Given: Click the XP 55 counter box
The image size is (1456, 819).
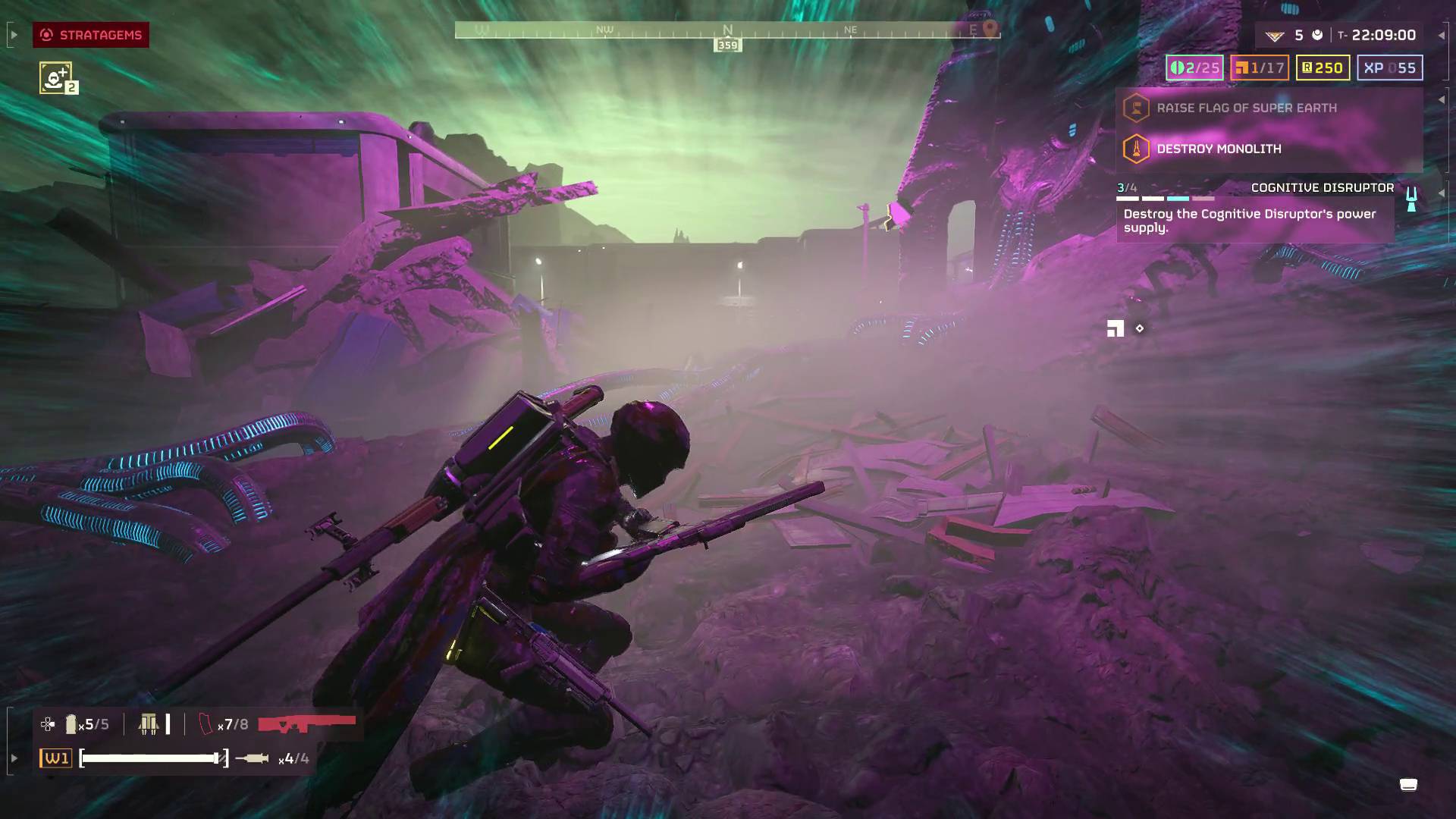Looking at the screenshot, I should click(1389, 68).
